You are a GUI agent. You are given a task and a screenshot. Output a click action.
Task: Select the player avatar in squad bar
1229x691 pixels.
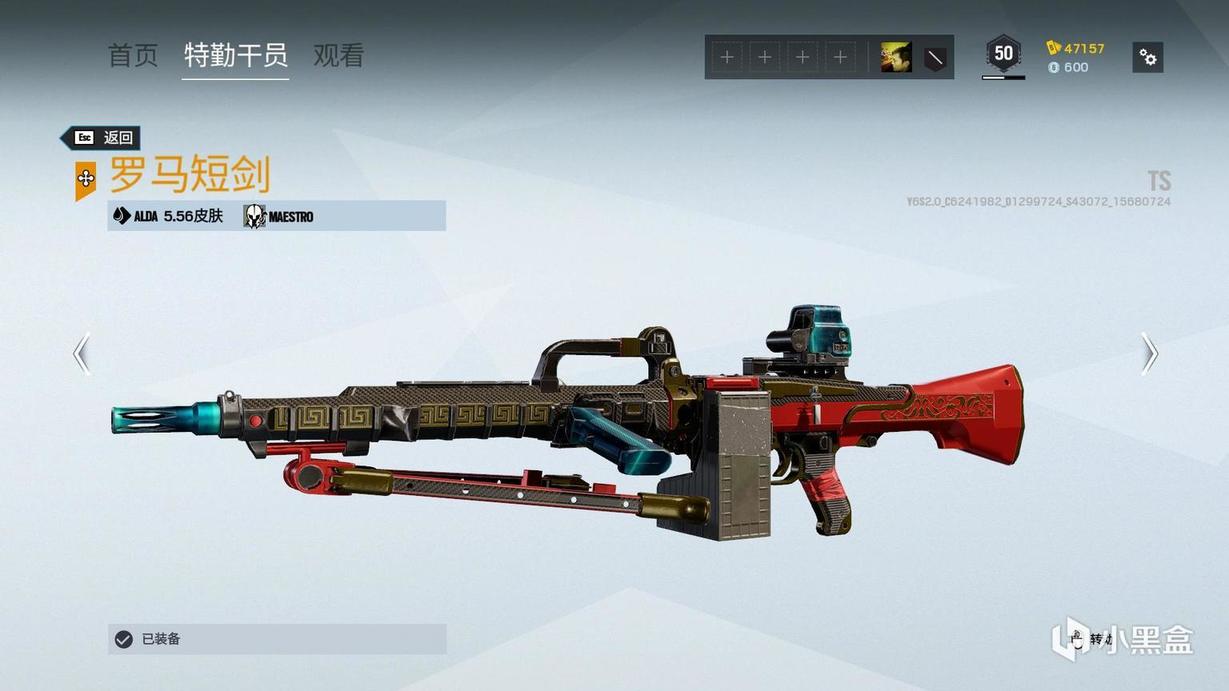tap(895, 58)
